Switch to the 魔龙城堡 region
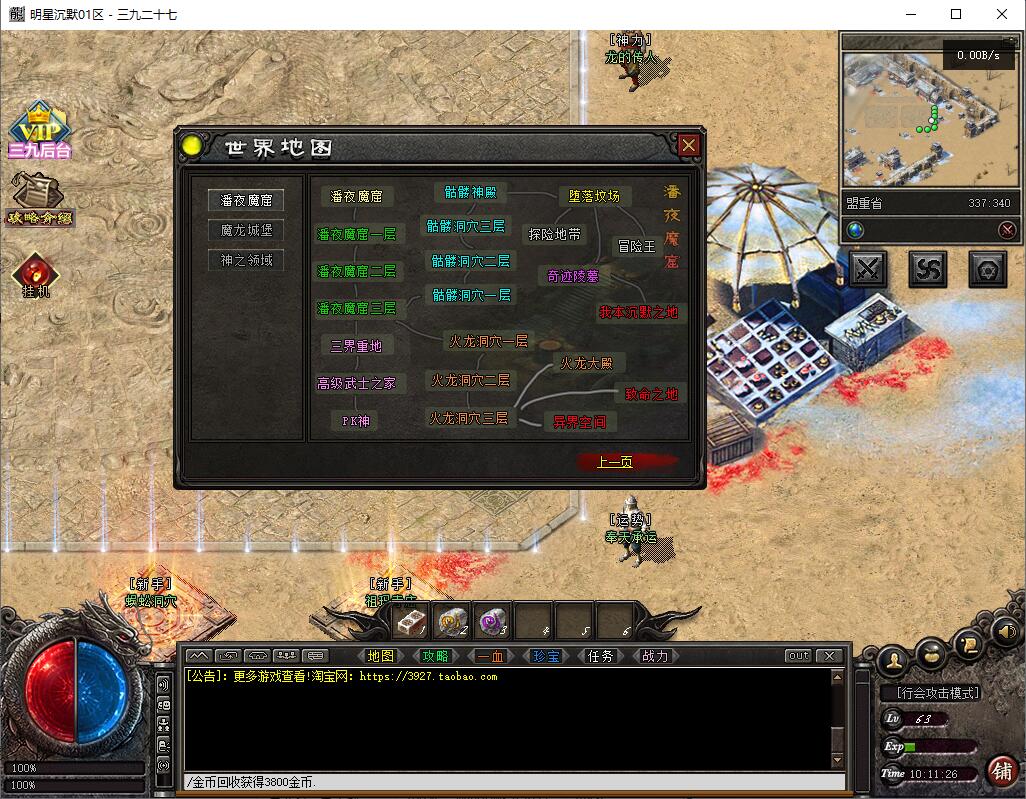The image size is (1026, 799). tap(246, 230)
